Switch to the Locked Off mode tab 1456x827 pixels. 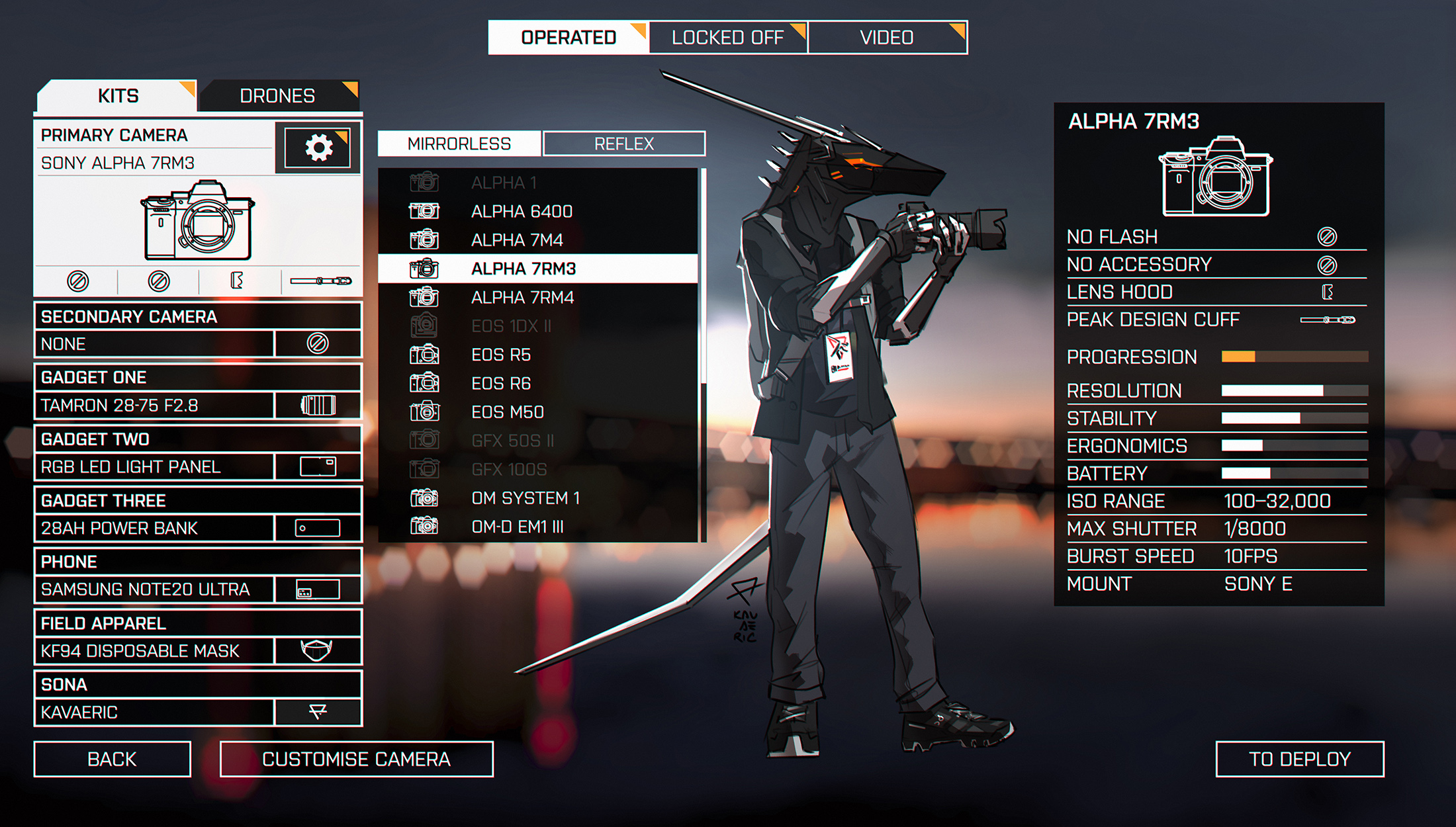tap(727, 38)
